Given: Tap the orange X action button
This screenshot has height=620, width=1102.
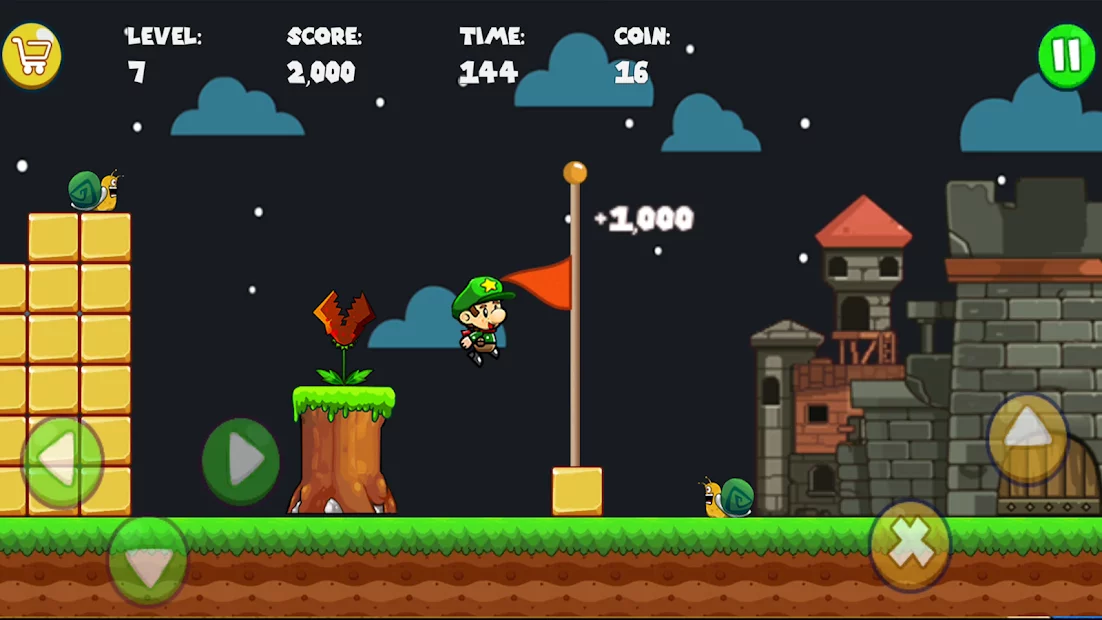Looking at the screenshot, I should (910, 545).
